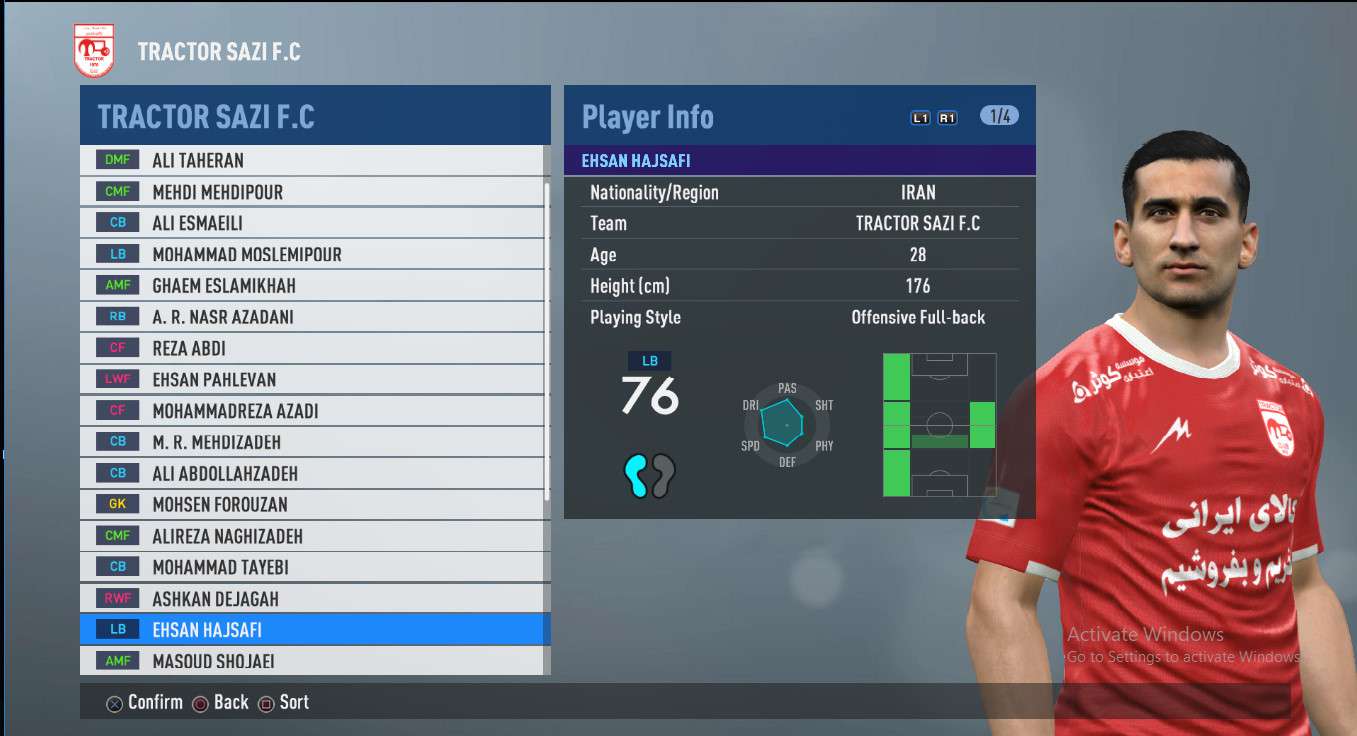1357x736 pixels.
Task: Choose Ali Abdollahzadeh's entry
Action: 312,473
